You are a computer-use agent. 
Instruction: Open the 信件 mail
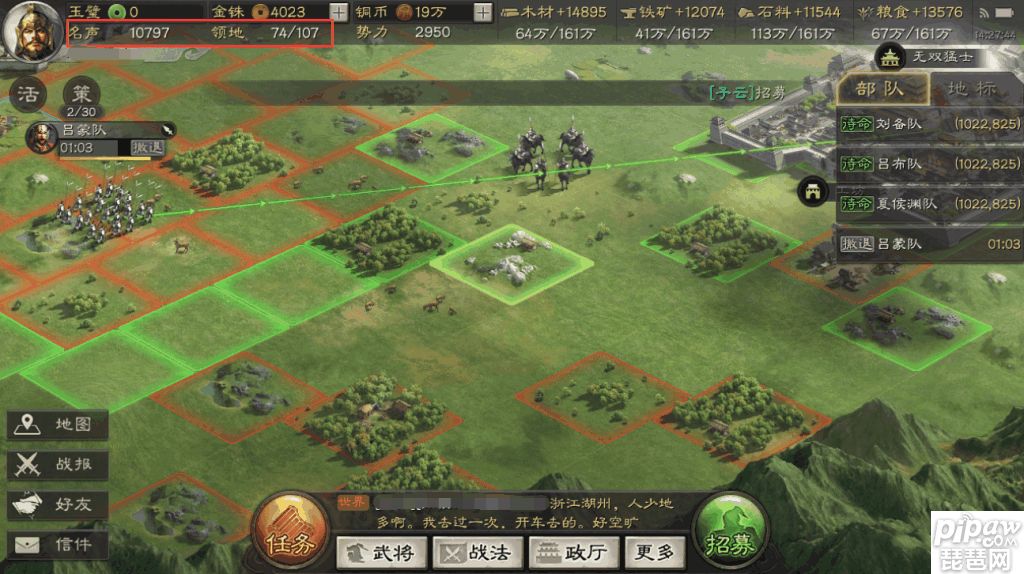click(x=58, y=545)
